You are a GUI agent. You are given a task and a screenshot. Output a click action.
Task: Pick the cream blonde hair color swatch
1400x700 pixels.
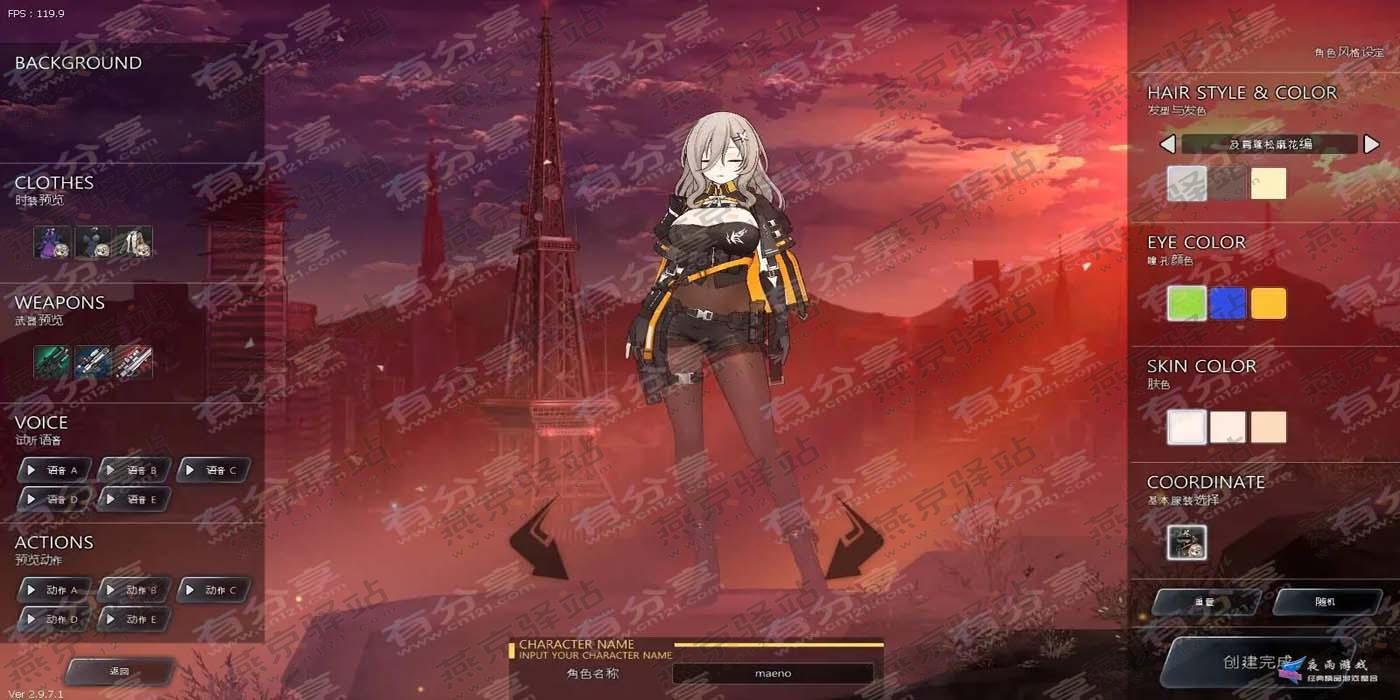1268,184
